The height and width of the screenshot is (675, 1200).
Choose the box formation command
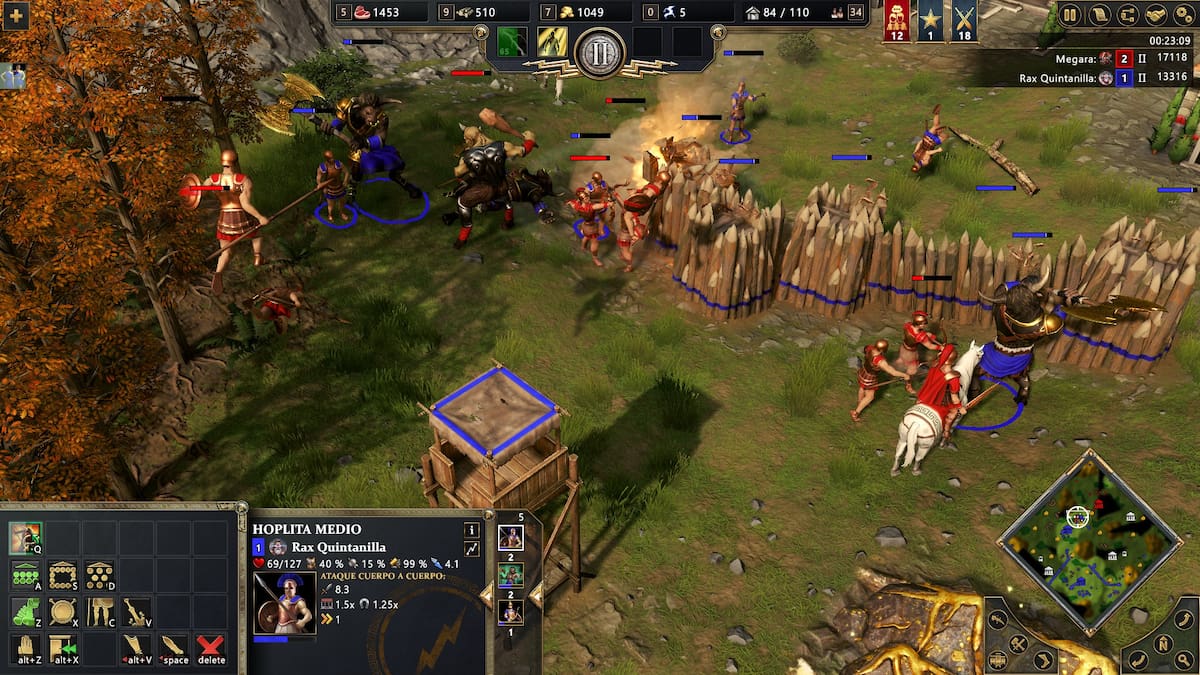pos(62,575)
